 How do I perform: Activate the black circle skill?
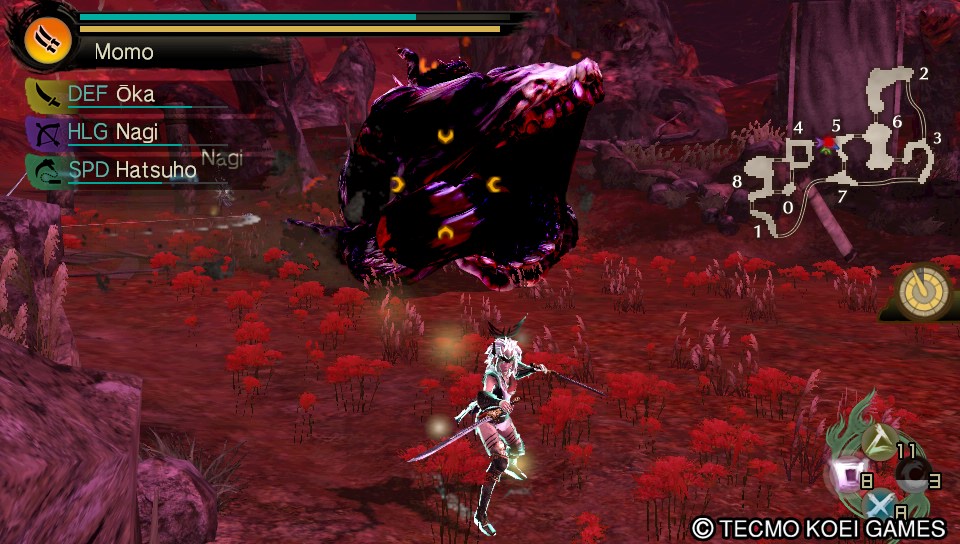[912, 482]
